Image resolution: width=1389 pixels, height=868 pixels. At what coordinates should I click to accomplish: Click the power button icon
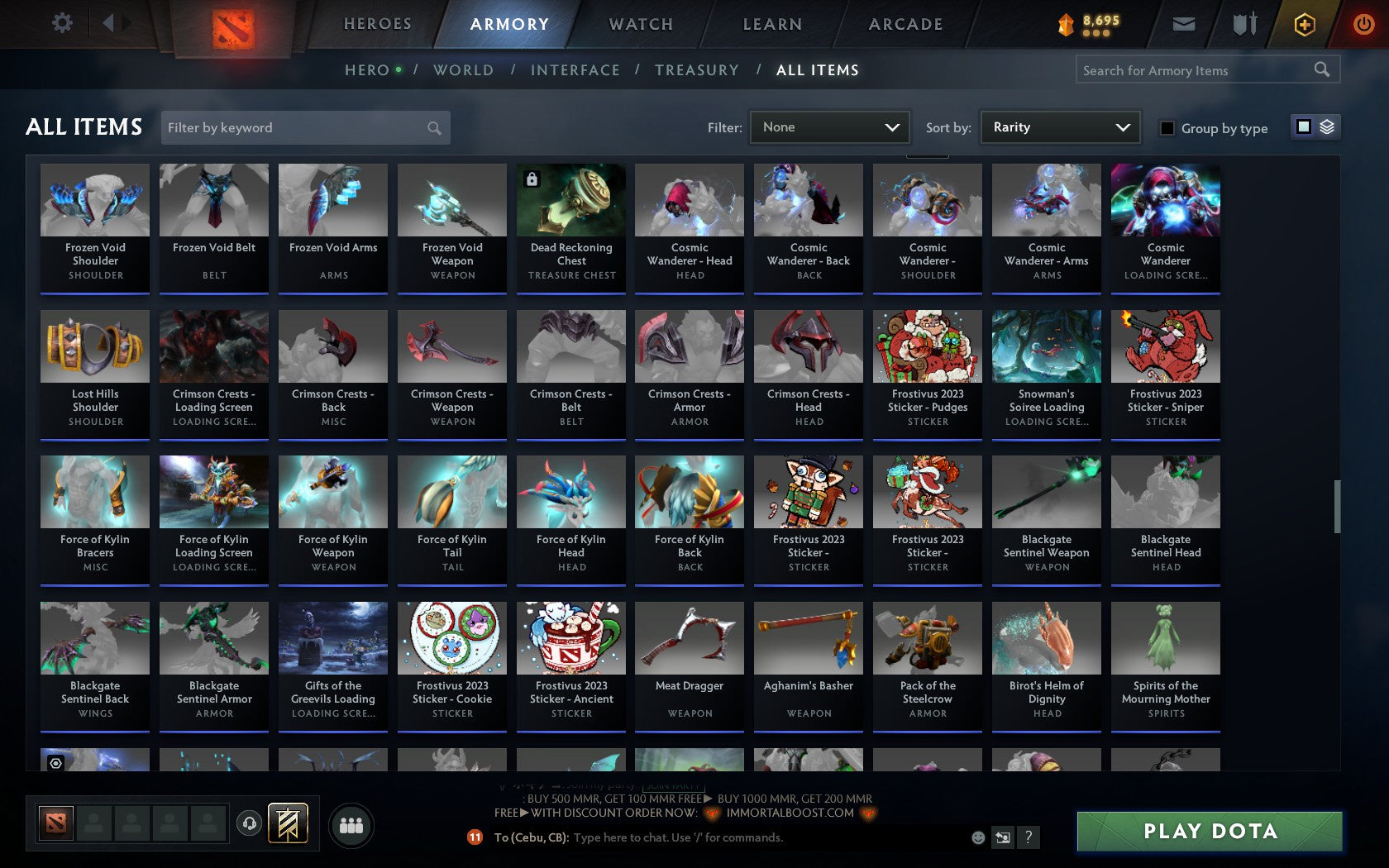1363,24
